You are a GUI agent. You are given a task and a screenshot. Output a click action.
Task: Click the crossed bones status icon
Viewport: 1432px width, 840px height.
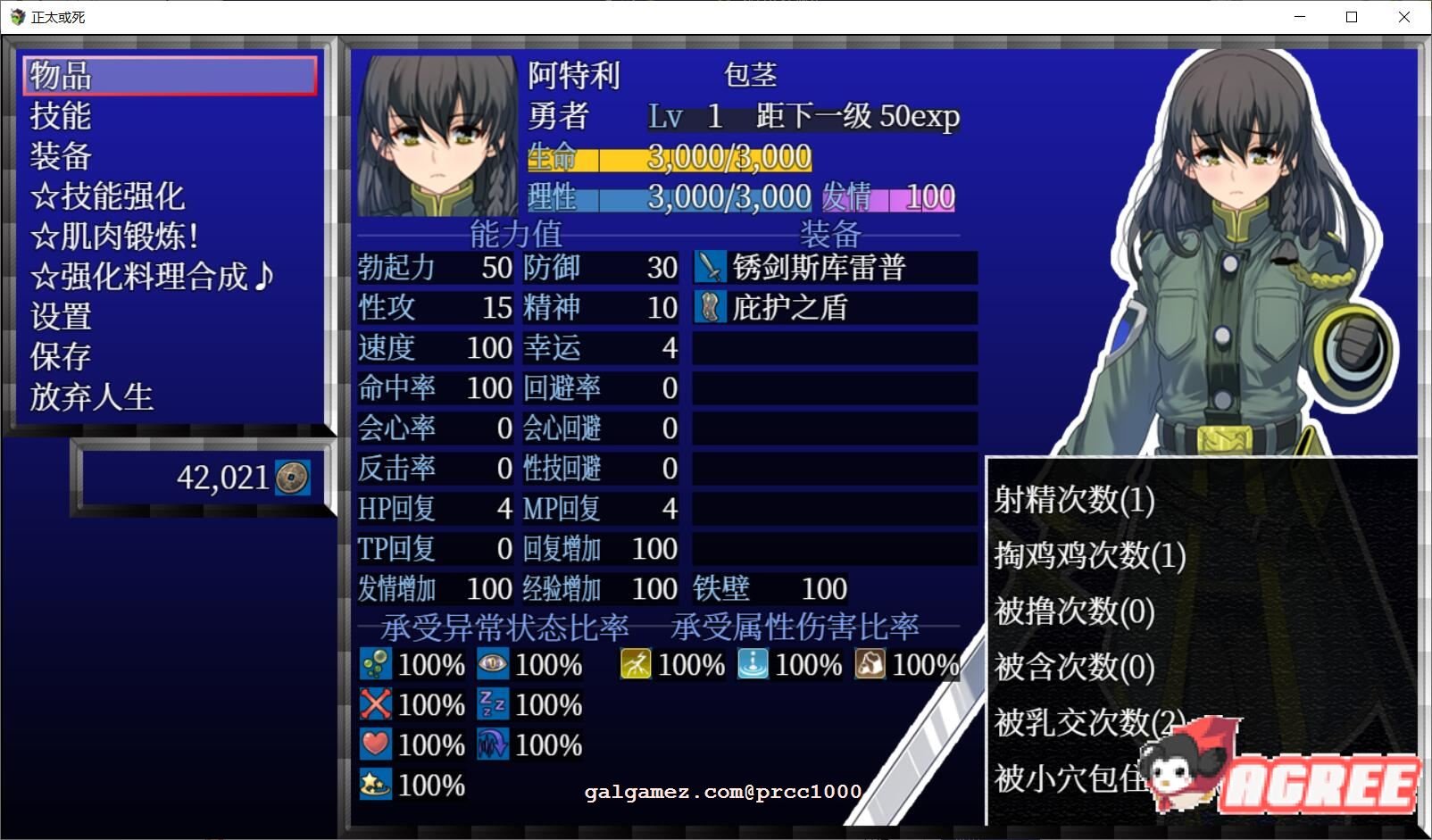point(378,704)
